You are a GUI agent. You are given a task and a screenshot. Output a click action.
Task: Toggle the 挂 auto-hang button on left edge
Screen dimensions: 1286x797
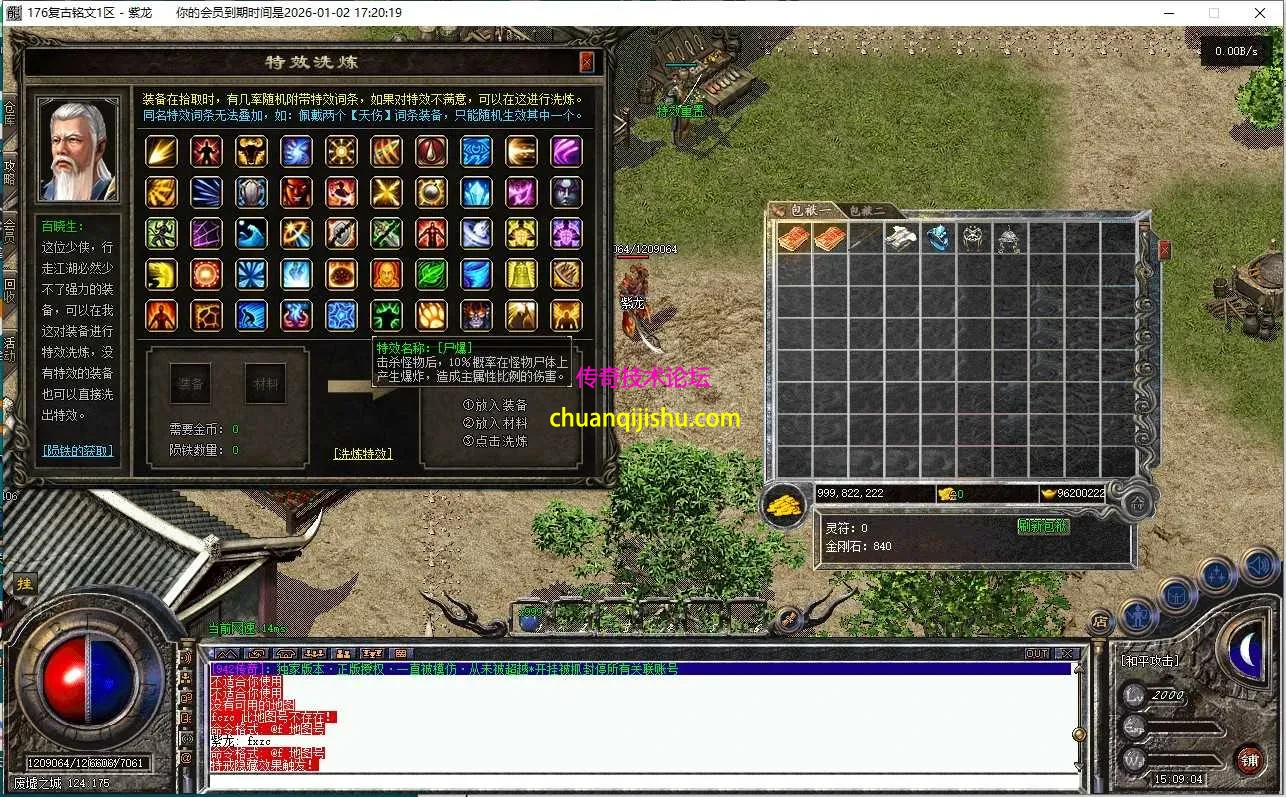click(24, 582)
